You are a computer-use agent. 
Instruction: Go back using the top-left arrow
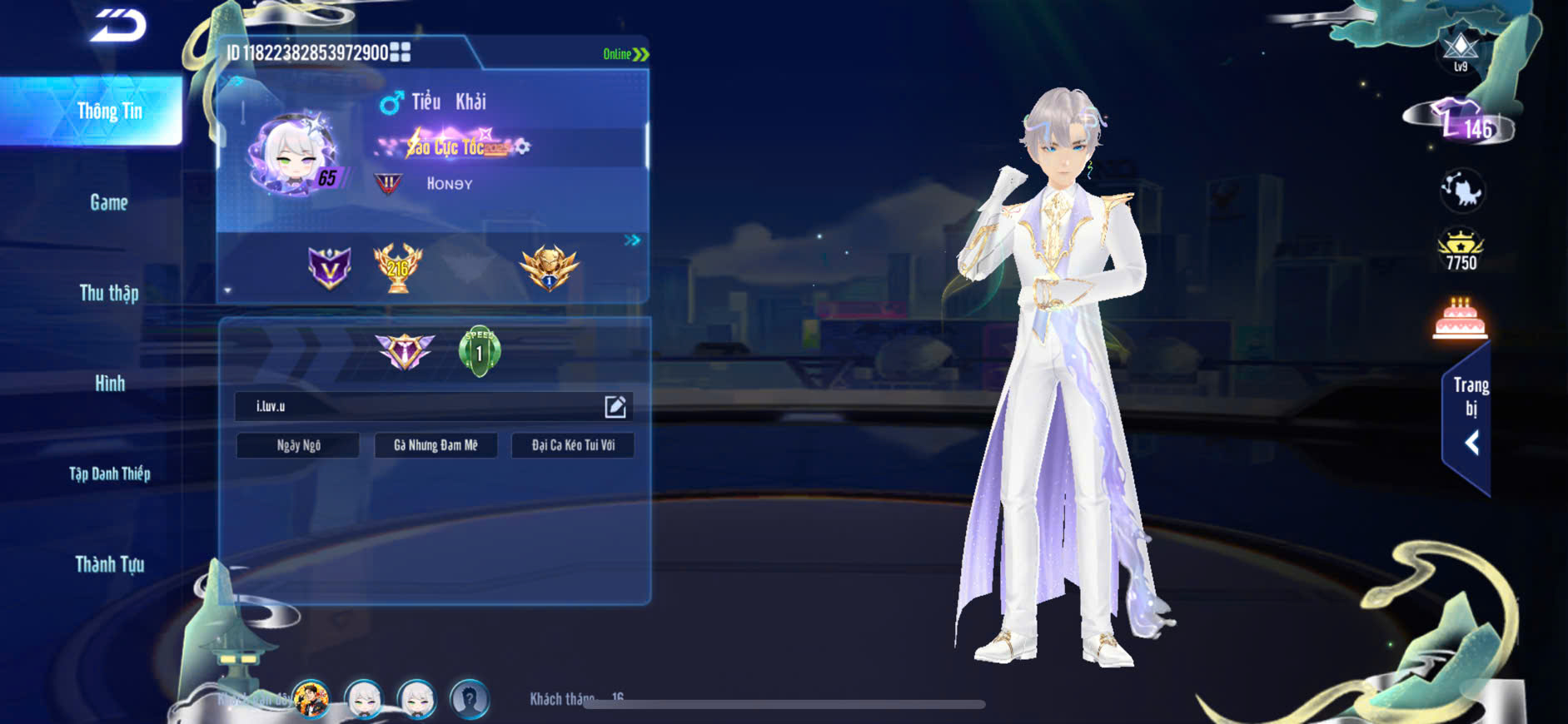click(x=118, y=26)
